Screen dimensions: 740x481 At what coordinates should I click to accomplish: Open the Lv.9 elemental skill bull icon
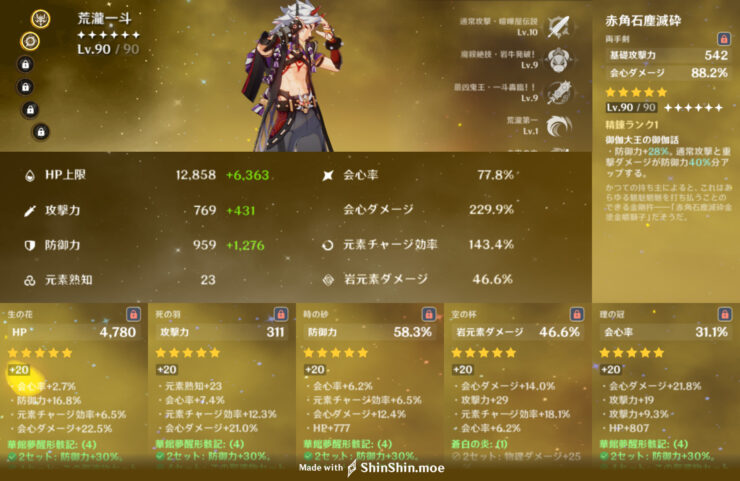tap(559, 59)
